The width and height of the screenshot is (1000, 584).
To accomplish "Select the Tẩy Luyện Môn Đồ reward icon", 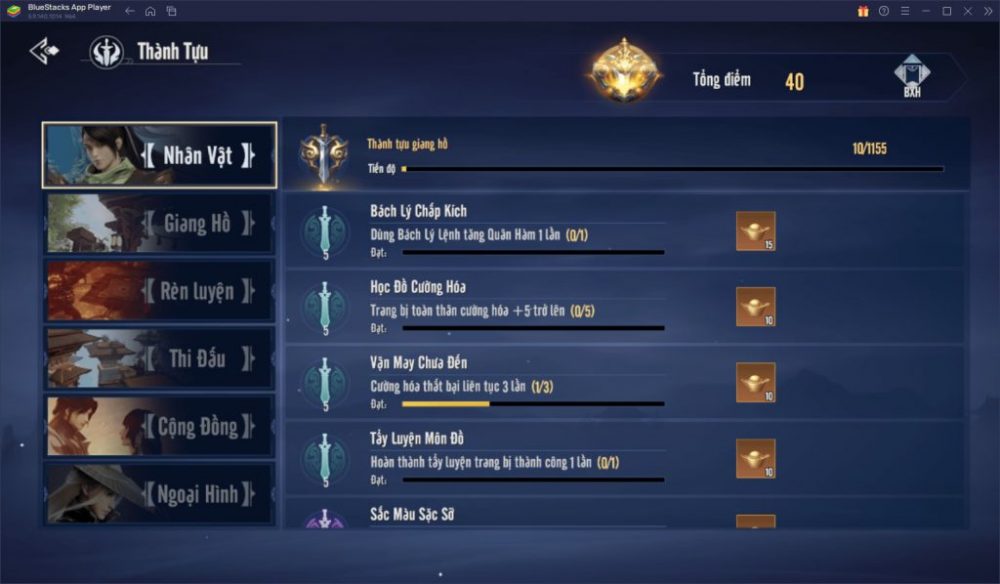I will pos(756,458).
